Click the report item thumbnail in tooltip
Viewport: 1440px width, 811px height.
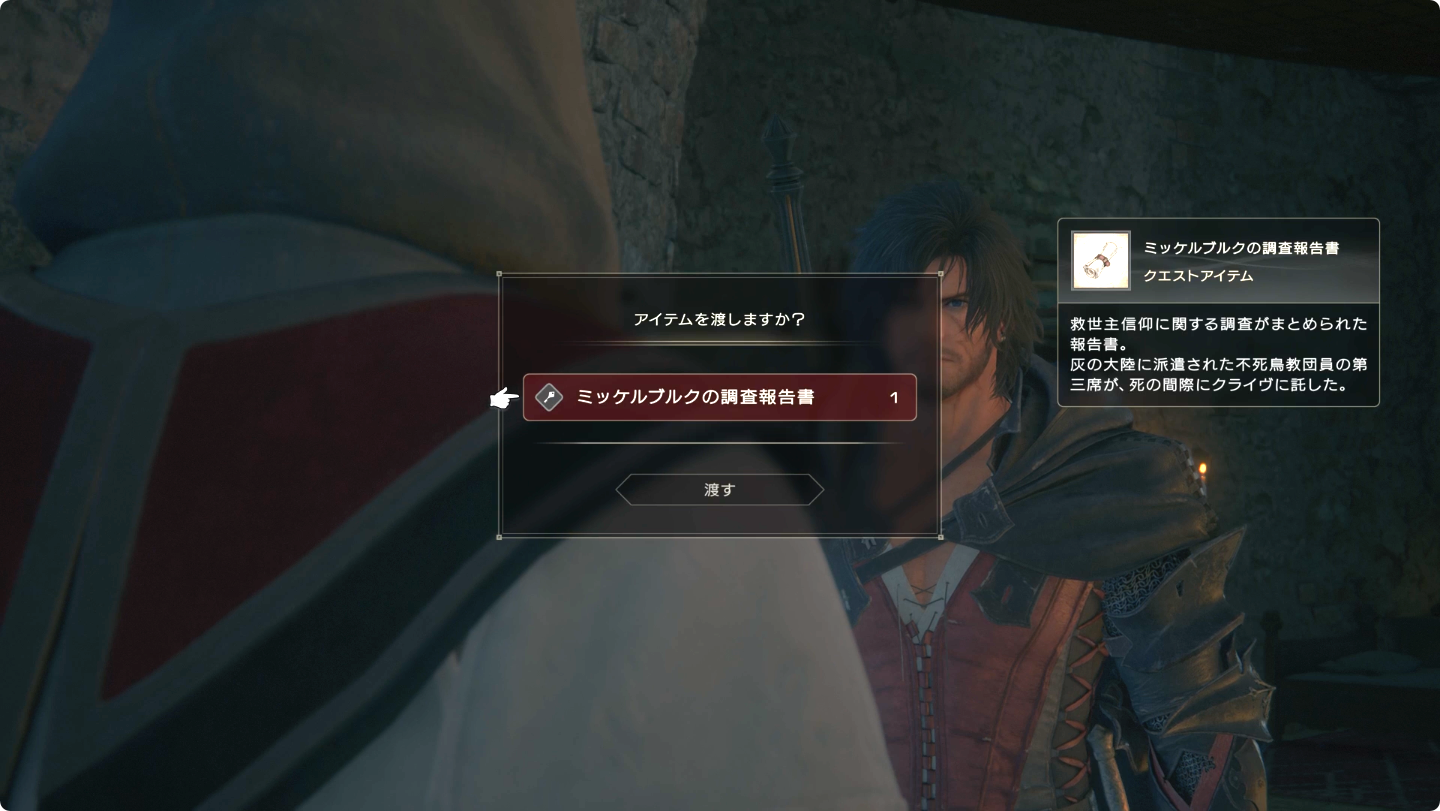(1100, 260)
